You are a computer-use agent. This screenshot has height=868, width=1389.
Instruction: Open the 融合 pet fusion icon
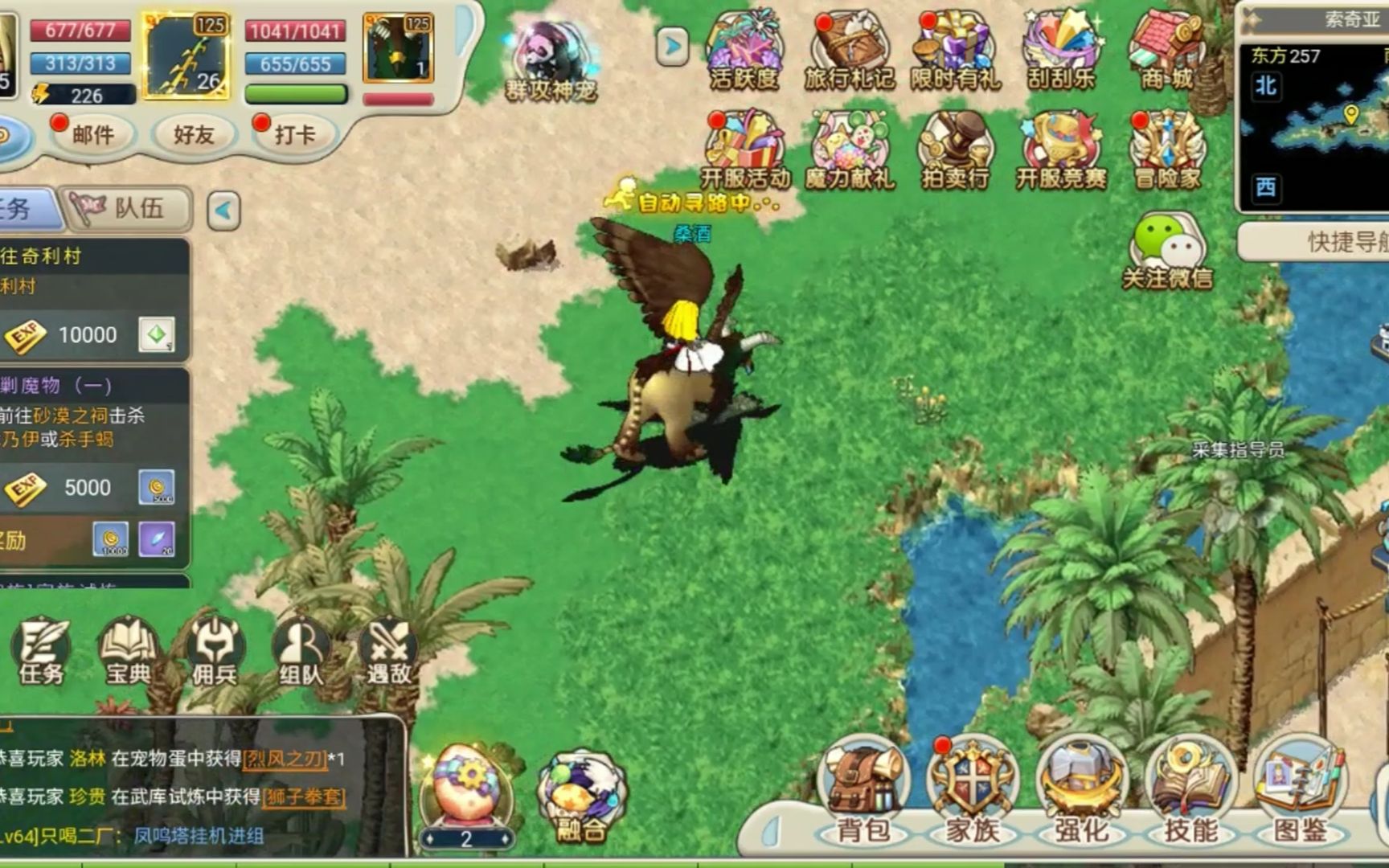tap(582, 797)
